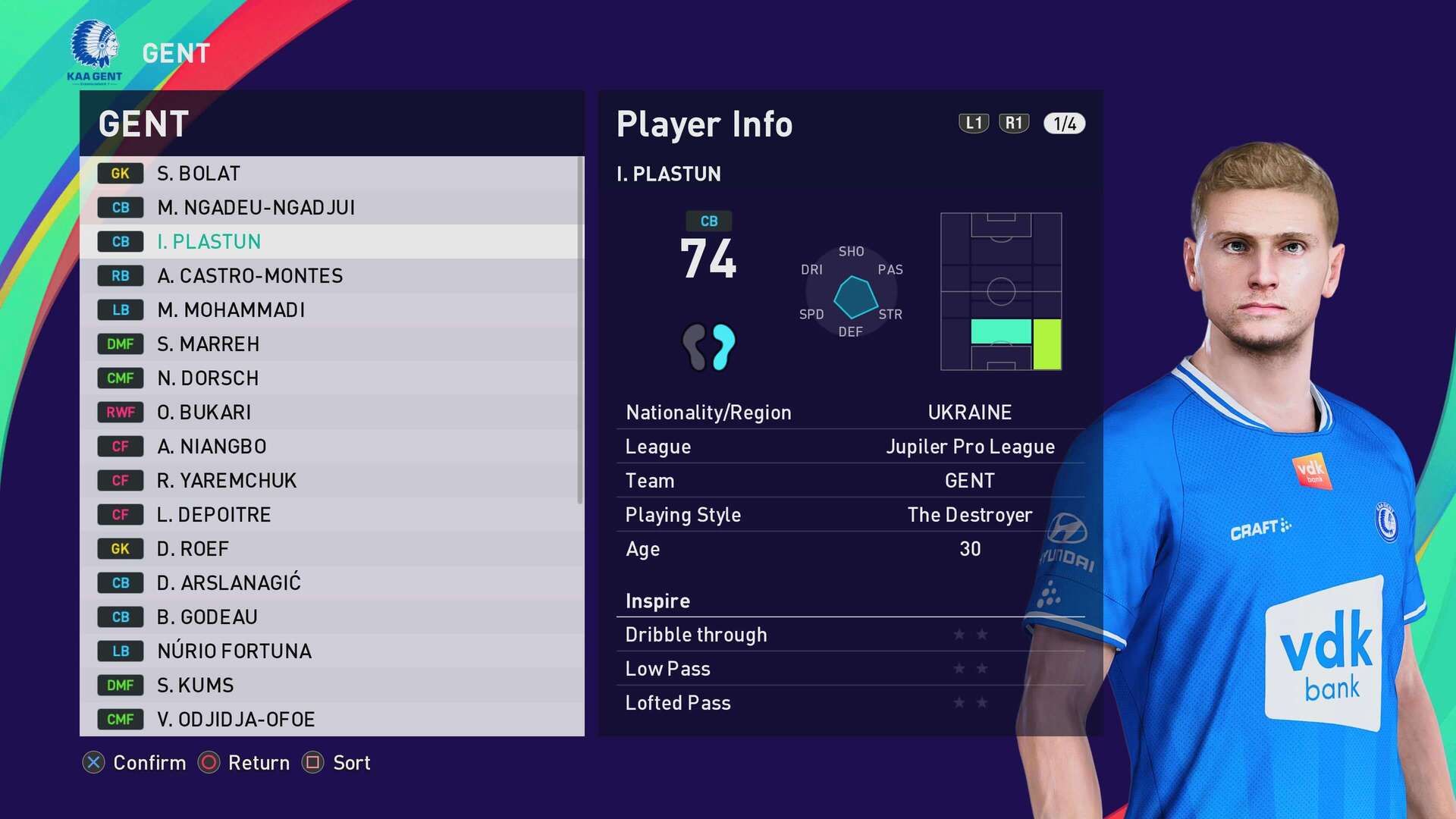This screenshot has width=1456, height=819.
Task: Select midfielder N. Dorsch
Action: pos(331,378)
